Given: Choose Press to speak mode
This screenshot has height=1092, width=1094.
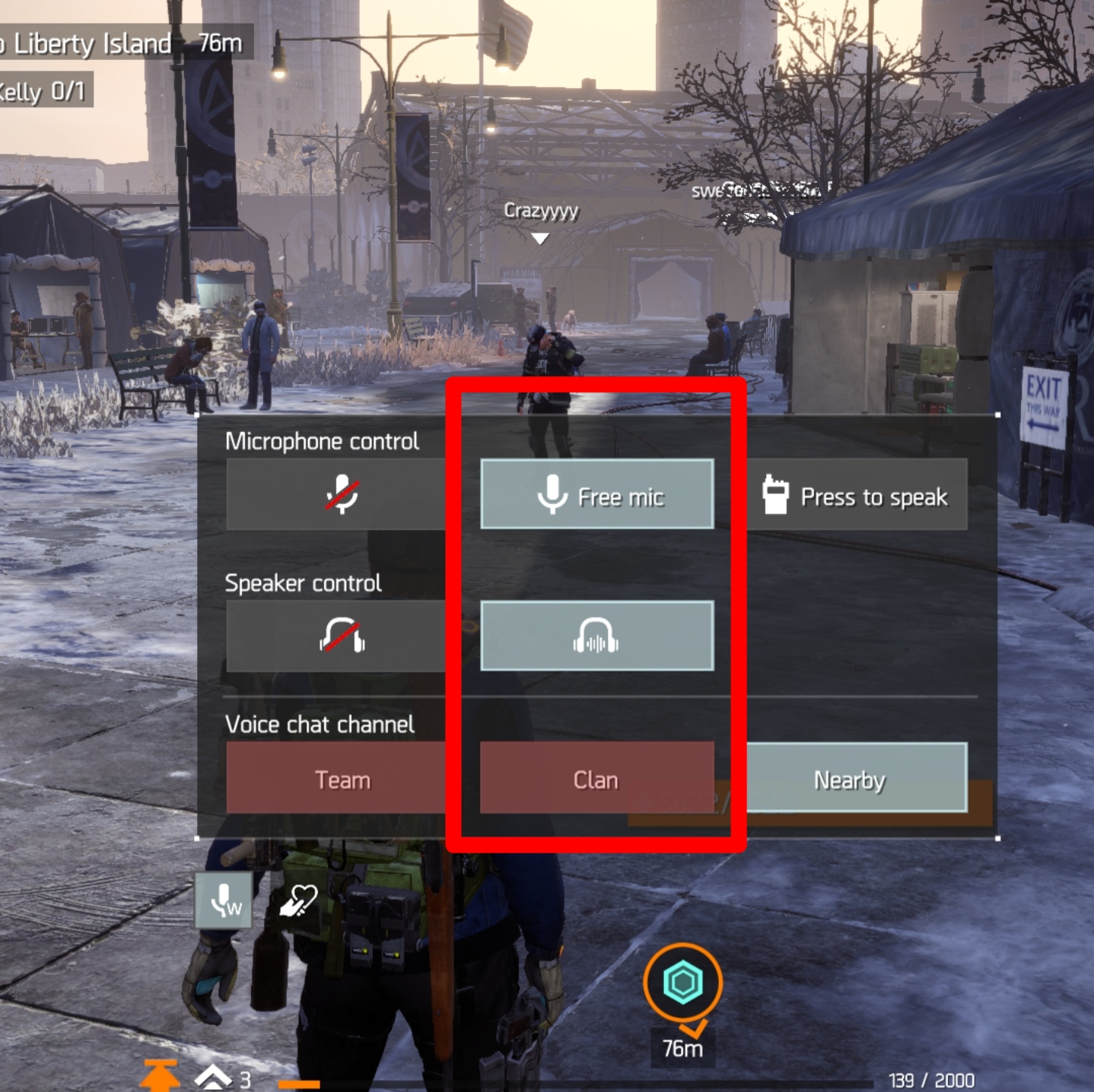Looking at the screenshot, I should click(857, 496).
